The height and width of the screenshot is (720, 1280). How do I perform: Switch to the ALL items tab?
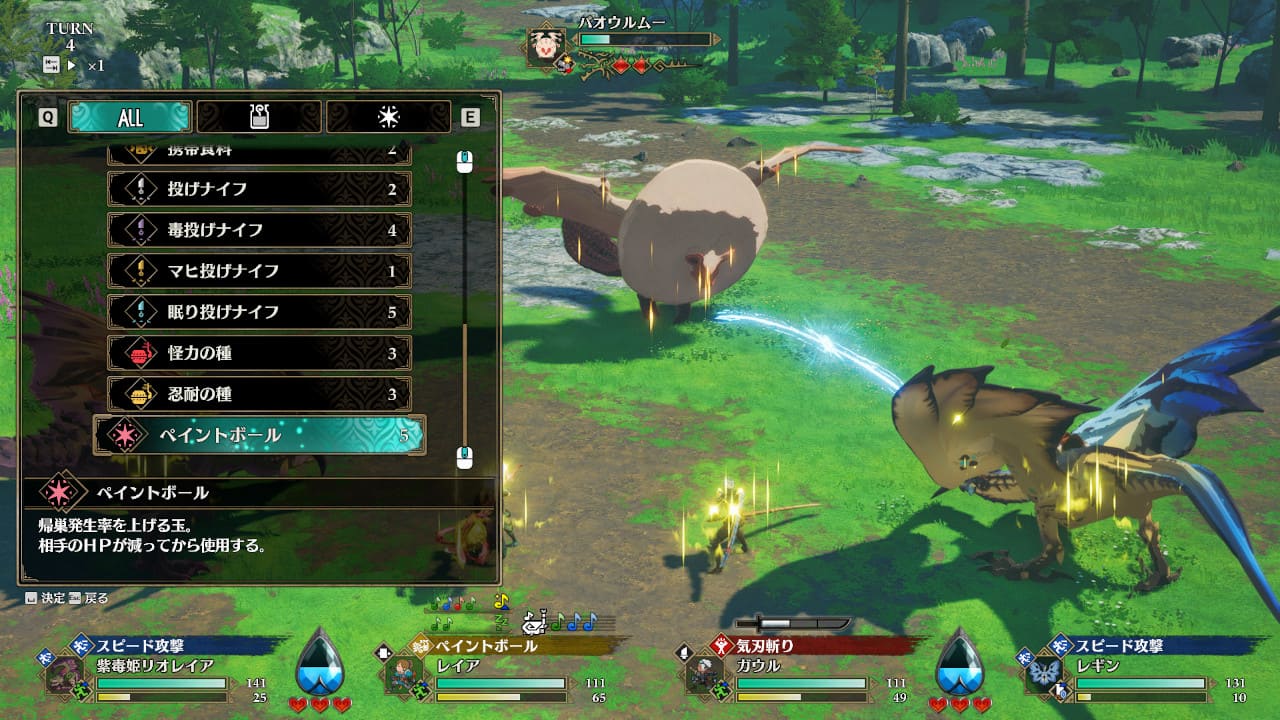[130, 117]
